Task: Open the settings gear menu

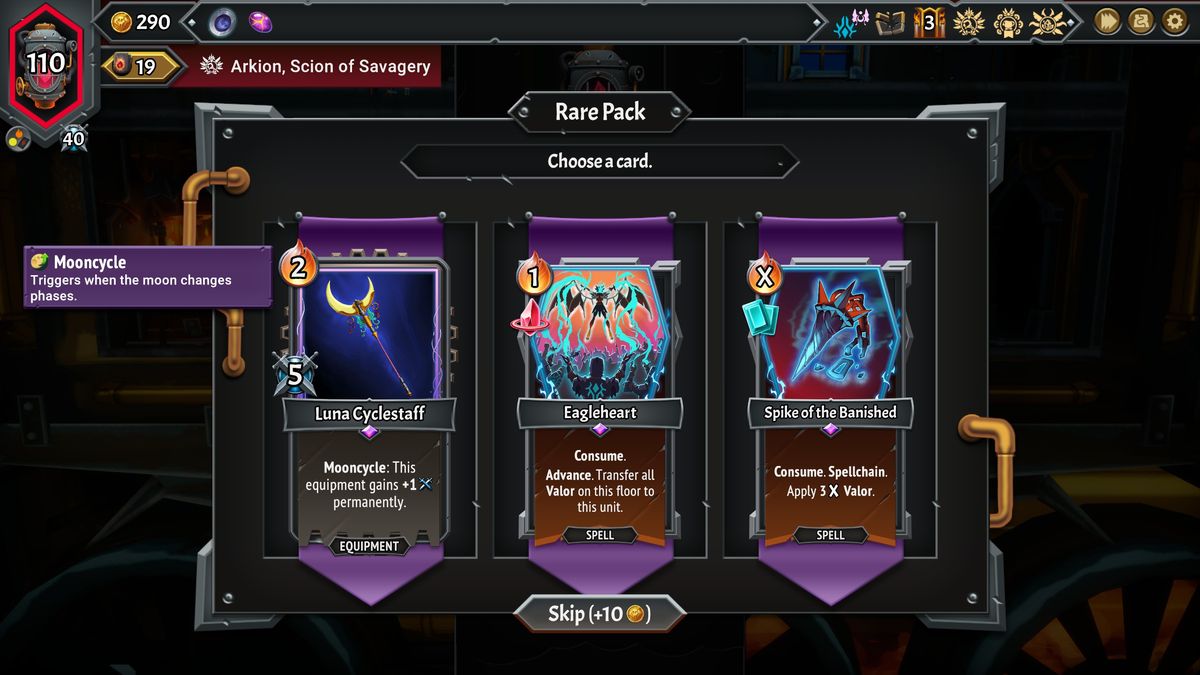Action: (1174, 21)
